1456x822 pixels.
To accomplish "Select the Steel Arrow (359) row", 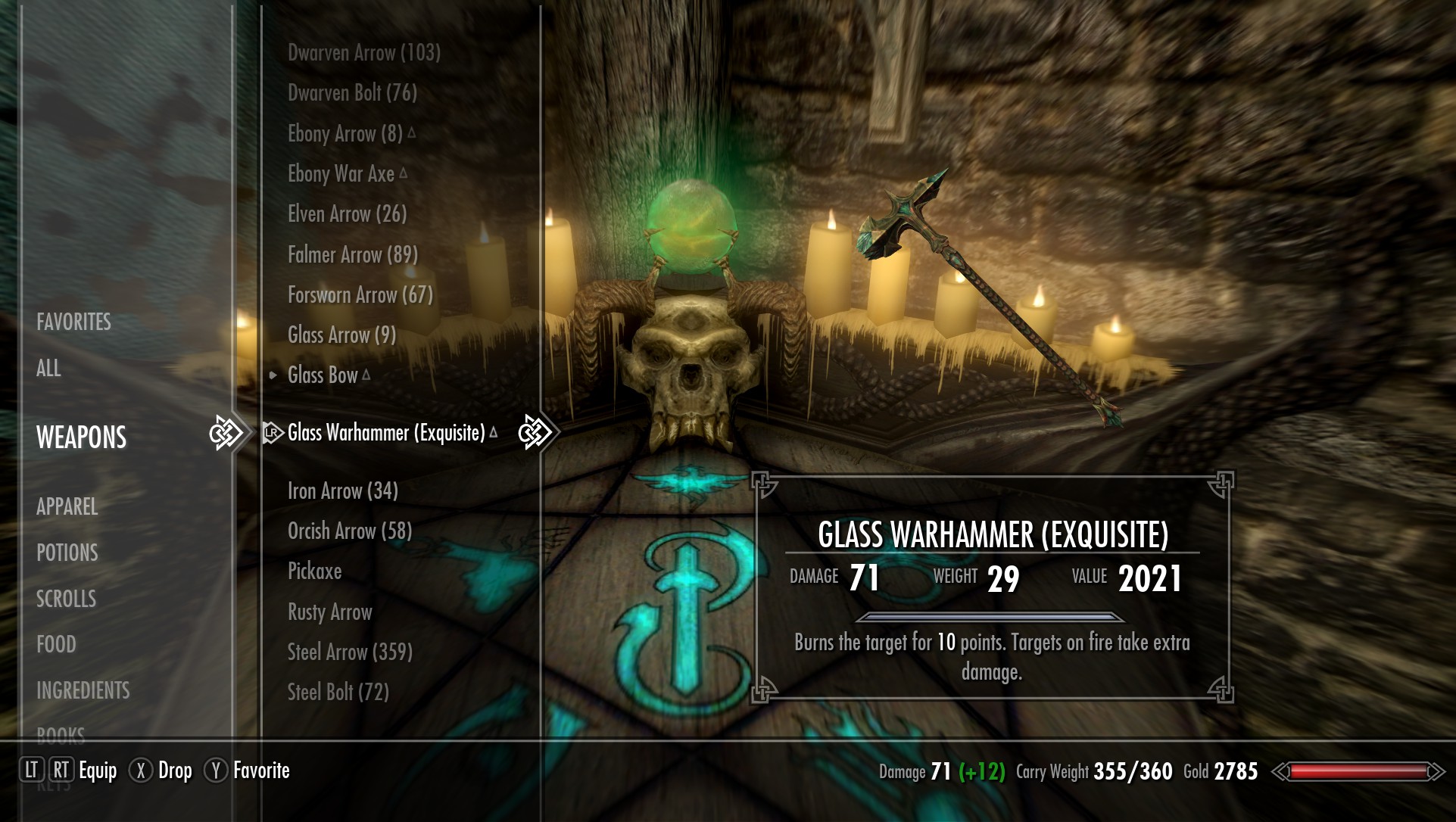I will [349, 652].
